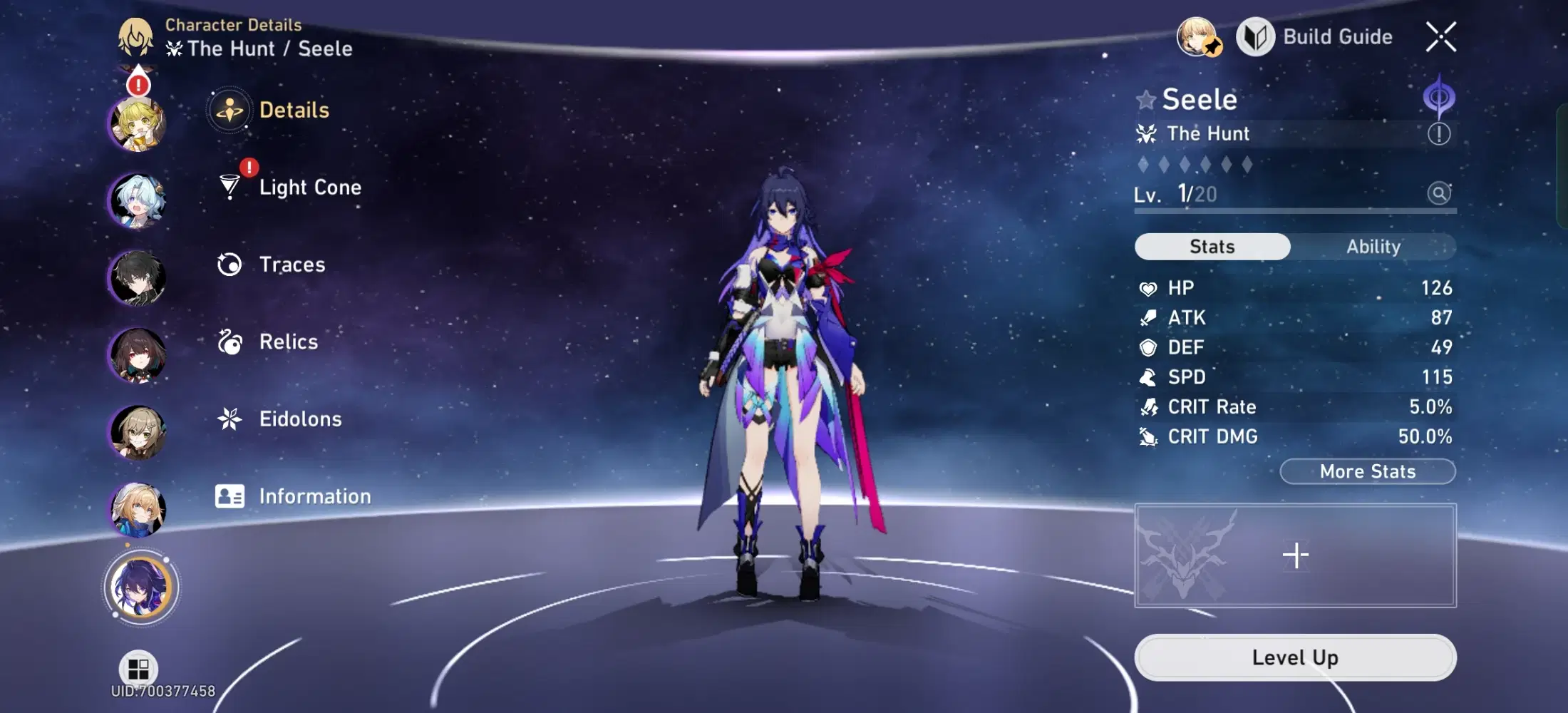The height and width of the screenshot is (713, 1568).
Task: Click the player avatar near Build Guide
Action: click(x=1199, y=36)
